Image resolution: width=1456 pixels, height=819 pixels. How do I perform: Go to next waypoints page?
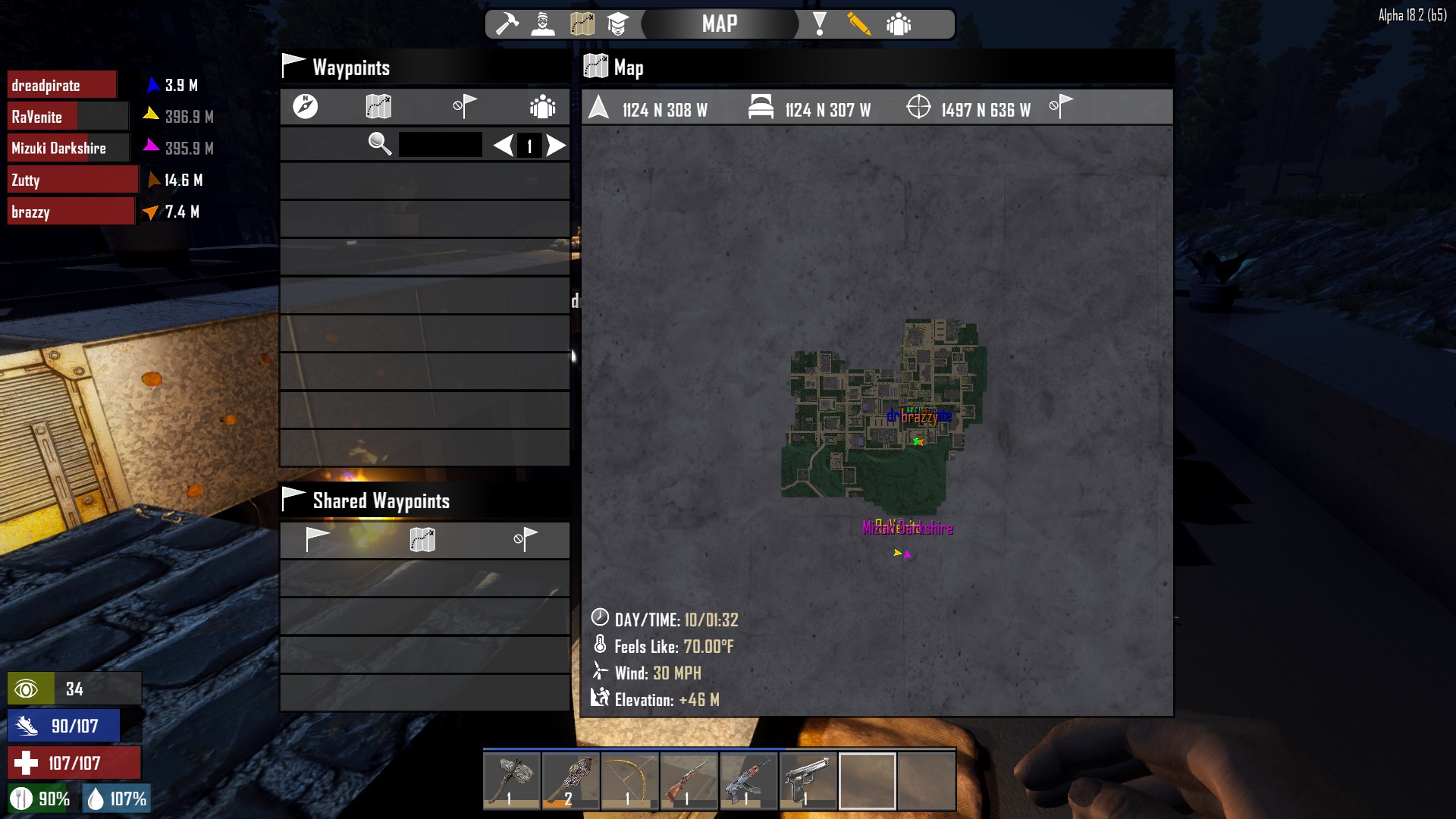click(557, 145)
